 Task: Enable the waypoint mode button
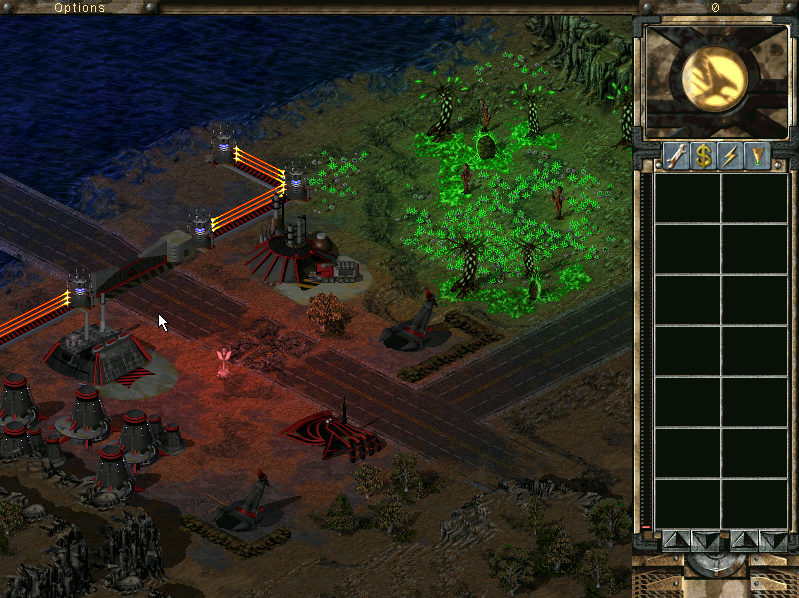(757, 157)
